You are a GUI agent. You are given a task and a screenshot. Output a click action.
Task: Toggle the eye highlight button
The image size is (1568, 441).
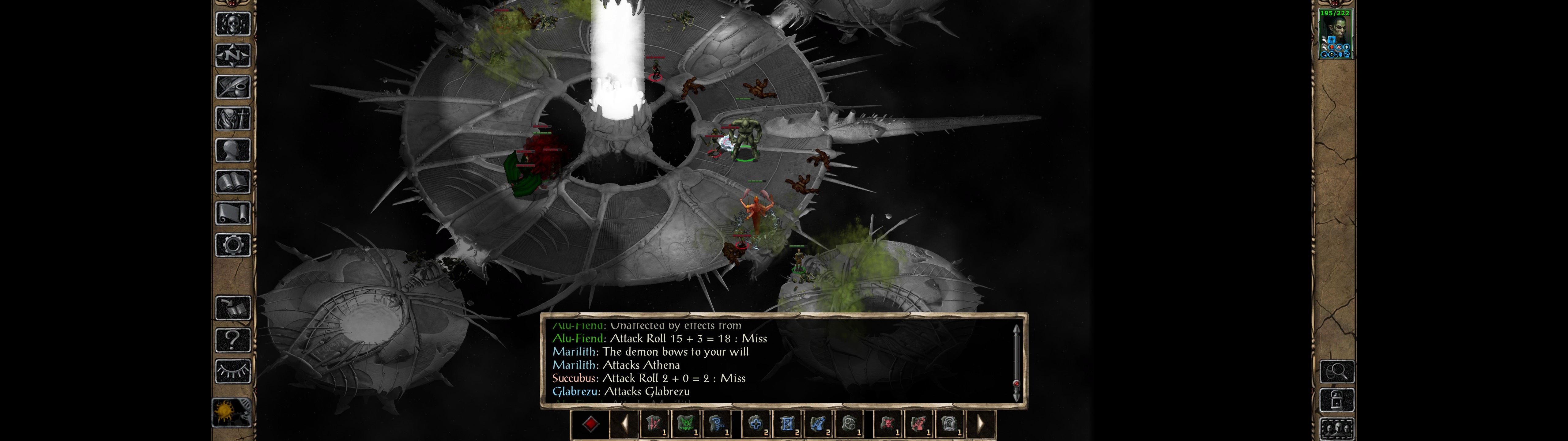[x=233, y=371]
